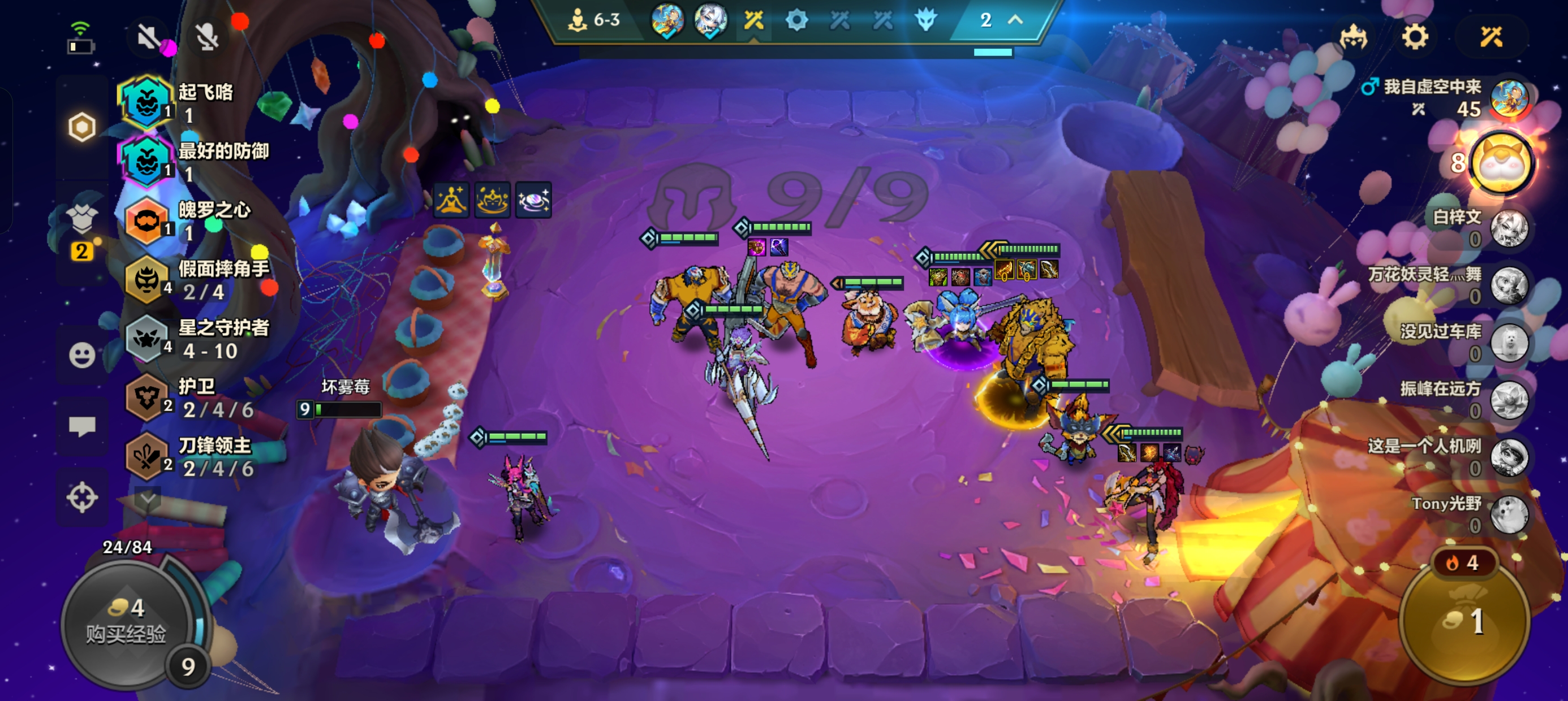Open the emote smiley face button
The width and height of the screenshot is (1568, 701).
(x=81, y=355)
